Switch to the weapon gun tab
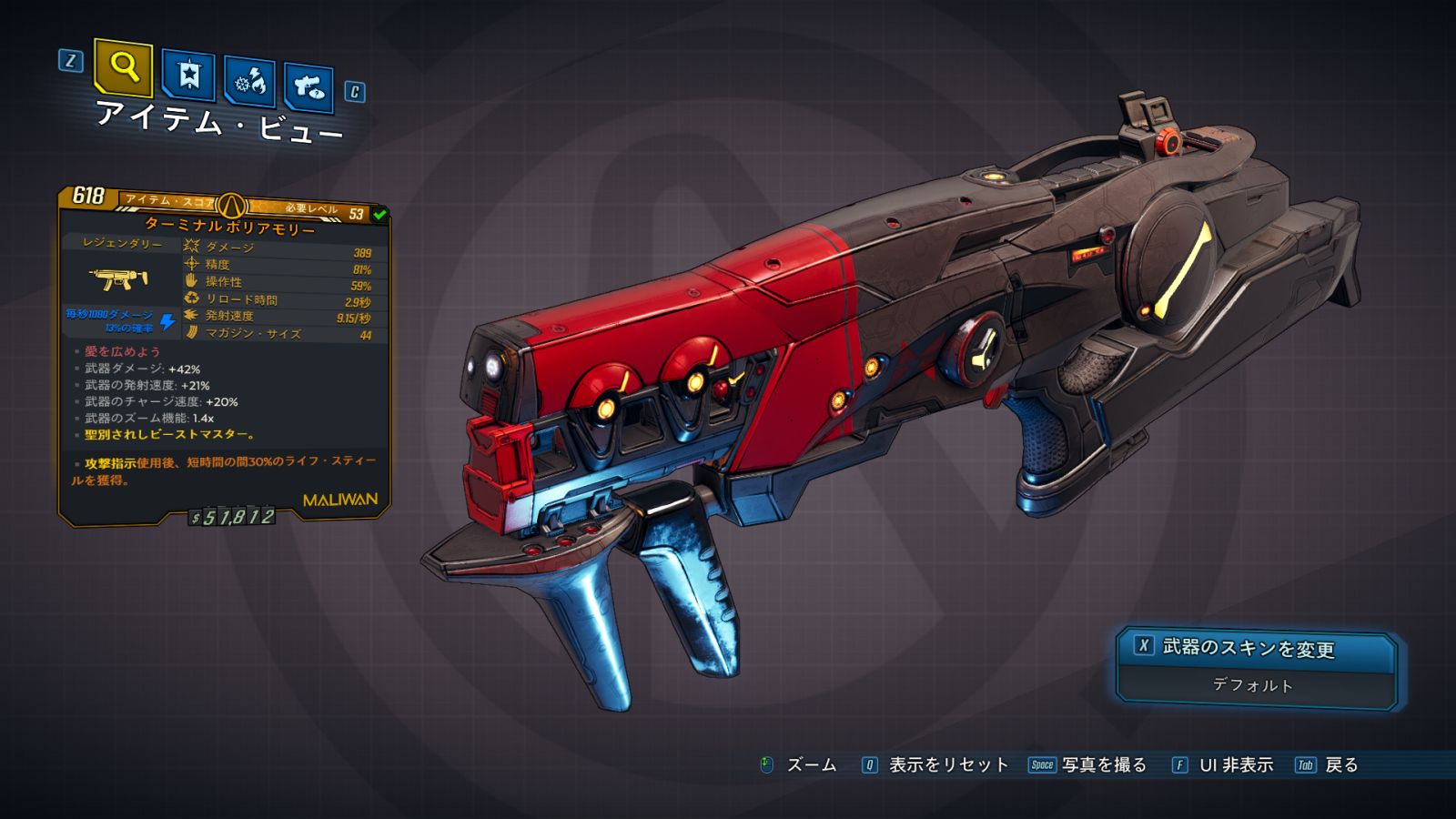Image resolution: width=1456 pixels, height=819 pixels. [308, 87]
